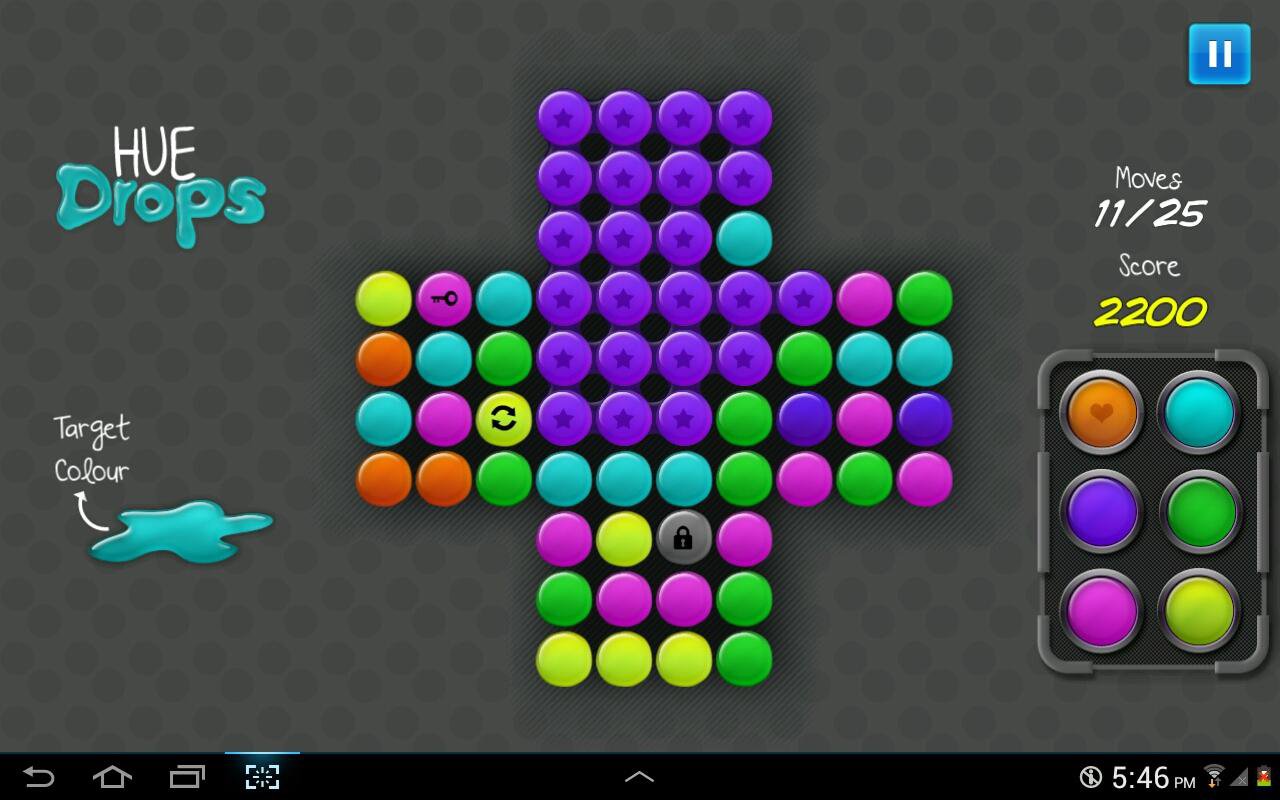The width and height of the screenshot is (1280, 800).
Task: Pause the game with the blue button
Action: tap(1219, 54)
